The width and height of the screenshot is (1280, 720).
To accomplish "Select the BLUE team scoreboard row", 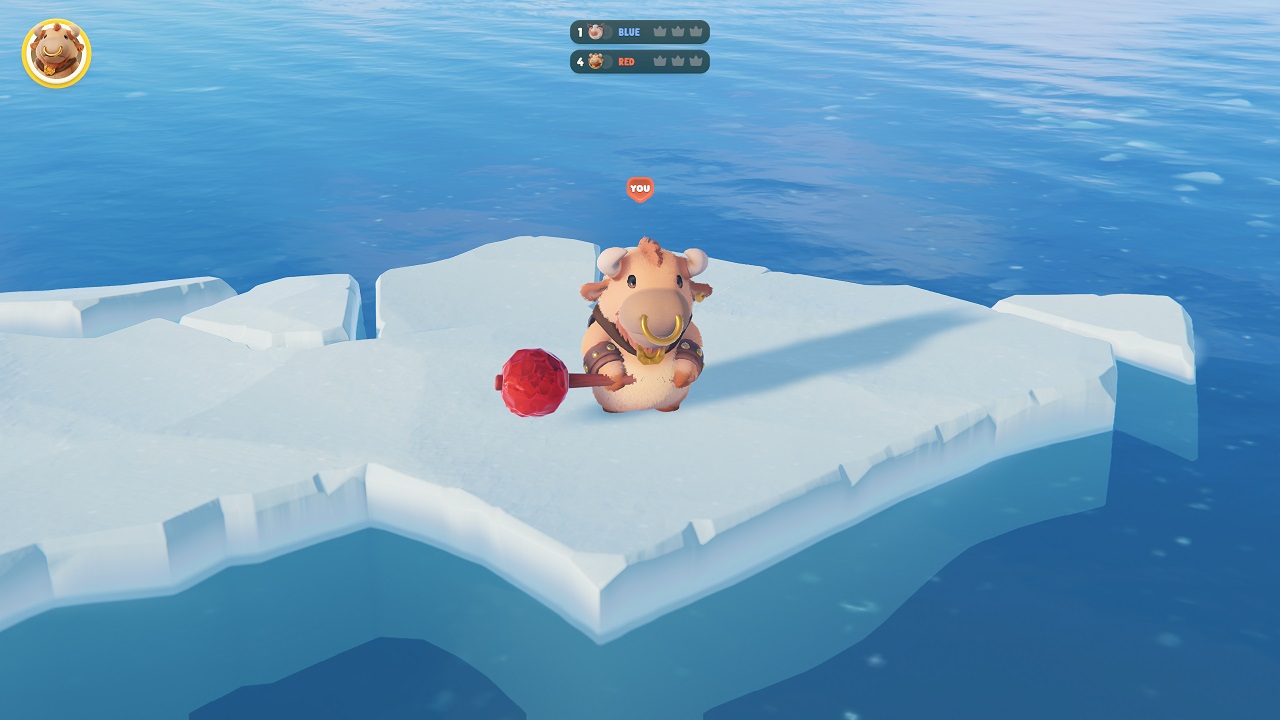I will click(640, 32).
